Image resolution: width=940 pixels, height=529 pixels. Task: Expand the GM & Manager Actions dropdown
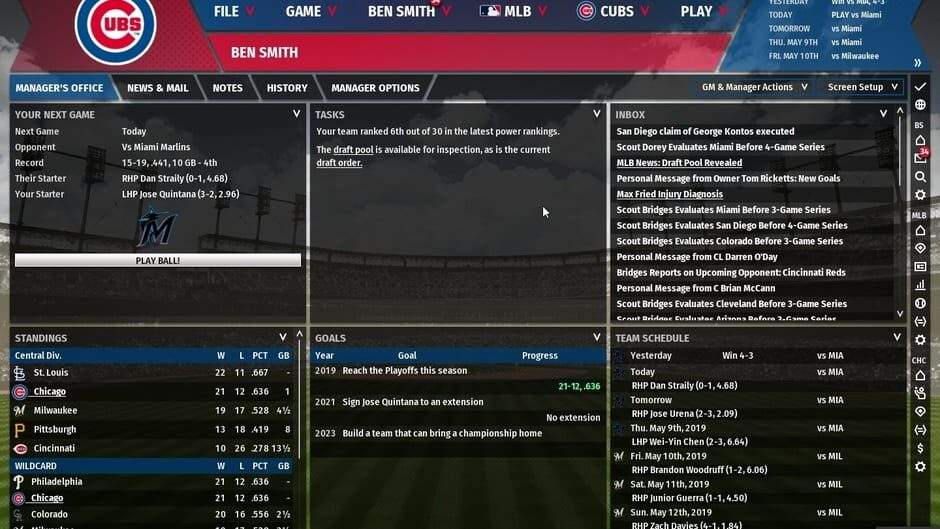pyautogui.click(x=754, y=87)
